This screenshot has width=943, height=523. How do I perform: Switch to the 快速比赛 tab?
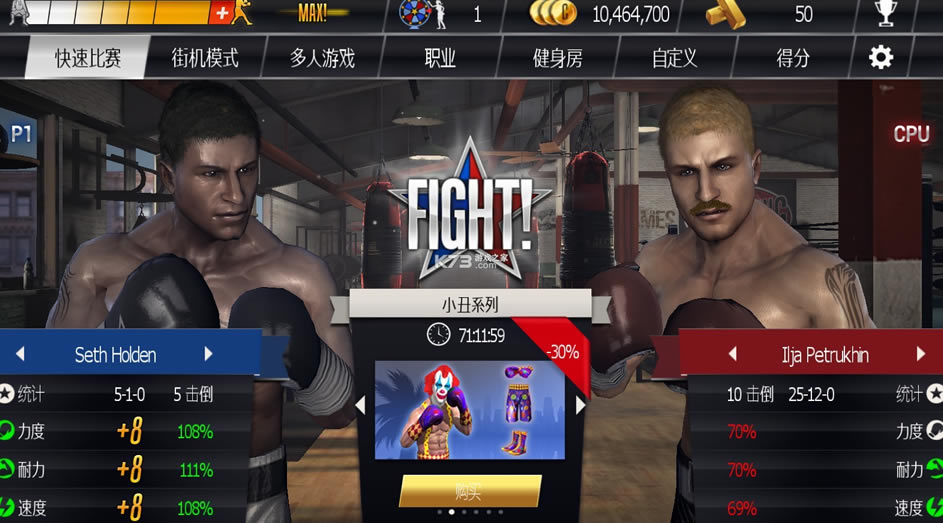[87, 58]
